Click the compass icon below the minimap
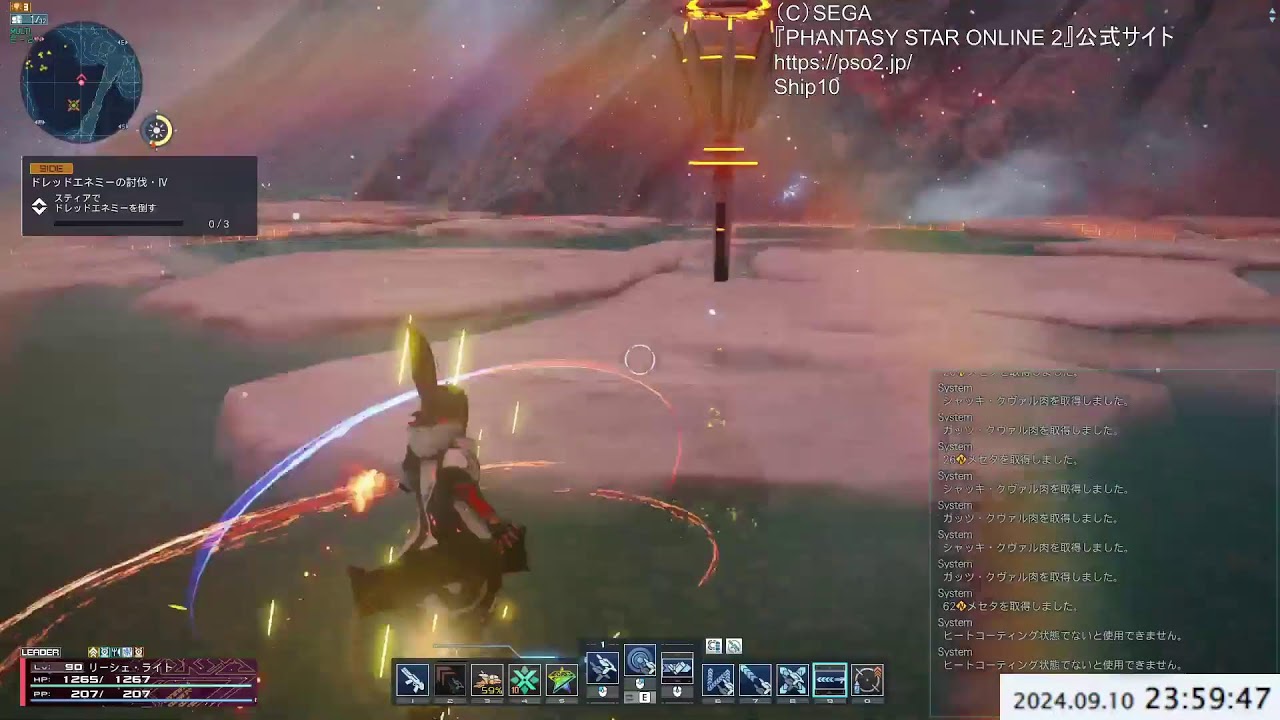The image size is (1280, 720). (x=155, y=128)
